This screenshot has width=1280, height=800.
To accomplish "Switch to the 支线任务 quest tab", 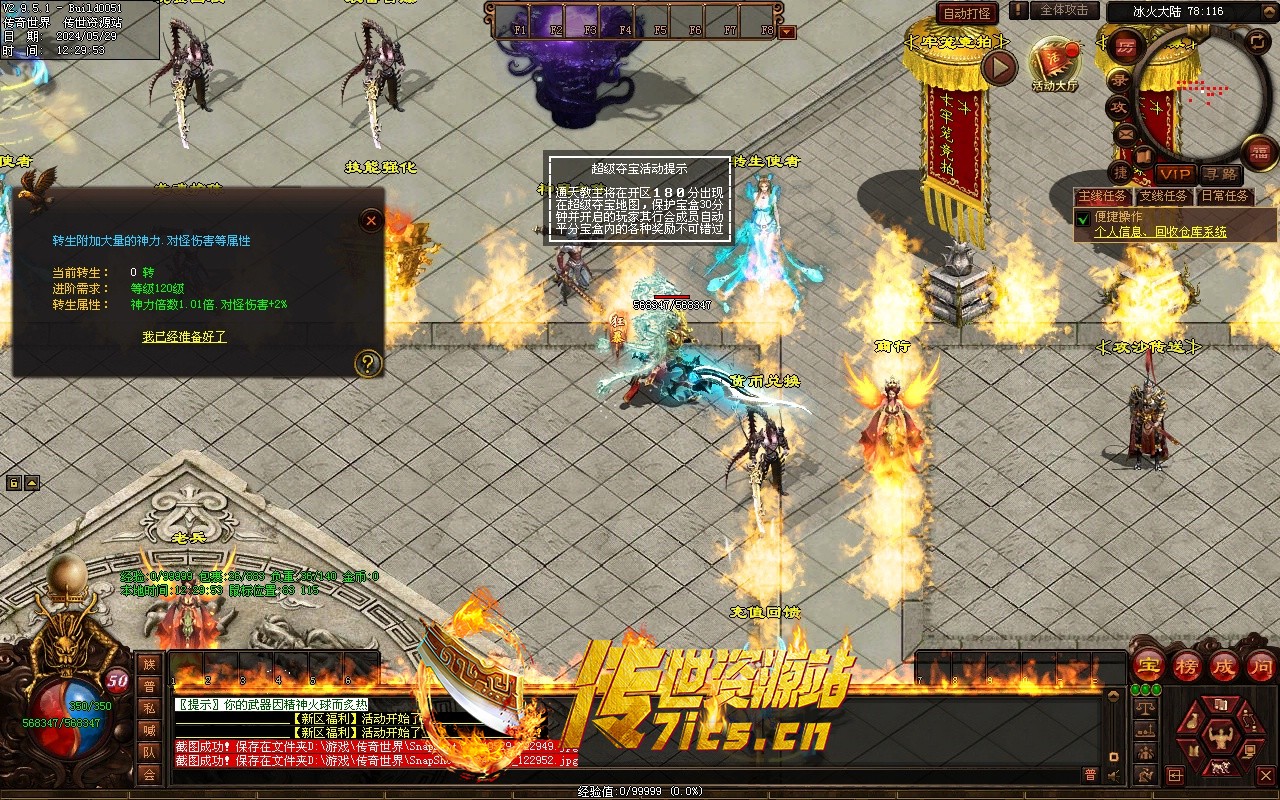I will point(1164,196).
